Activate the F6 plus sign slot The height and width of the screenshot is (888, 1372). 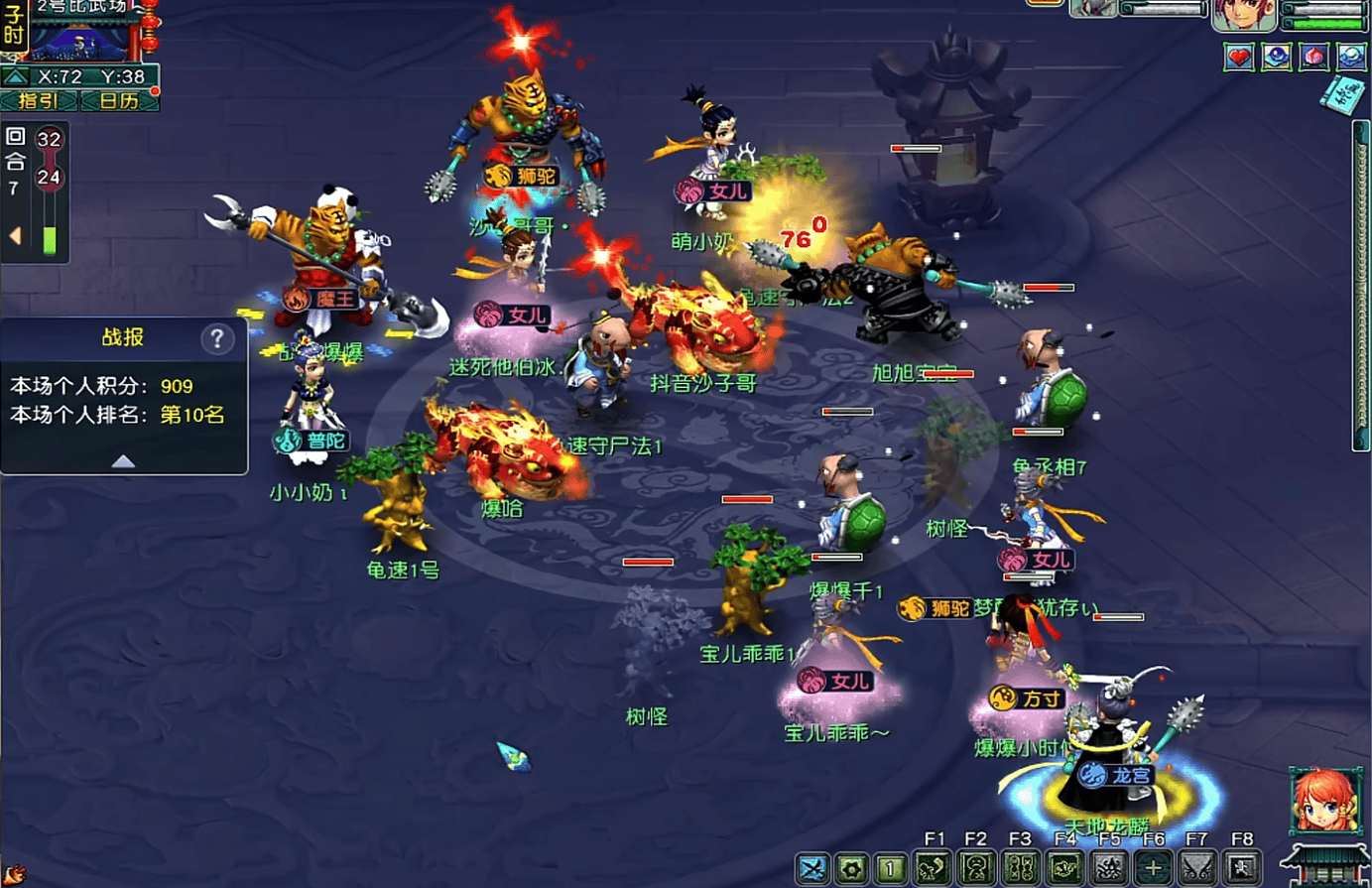point(1153,868)
